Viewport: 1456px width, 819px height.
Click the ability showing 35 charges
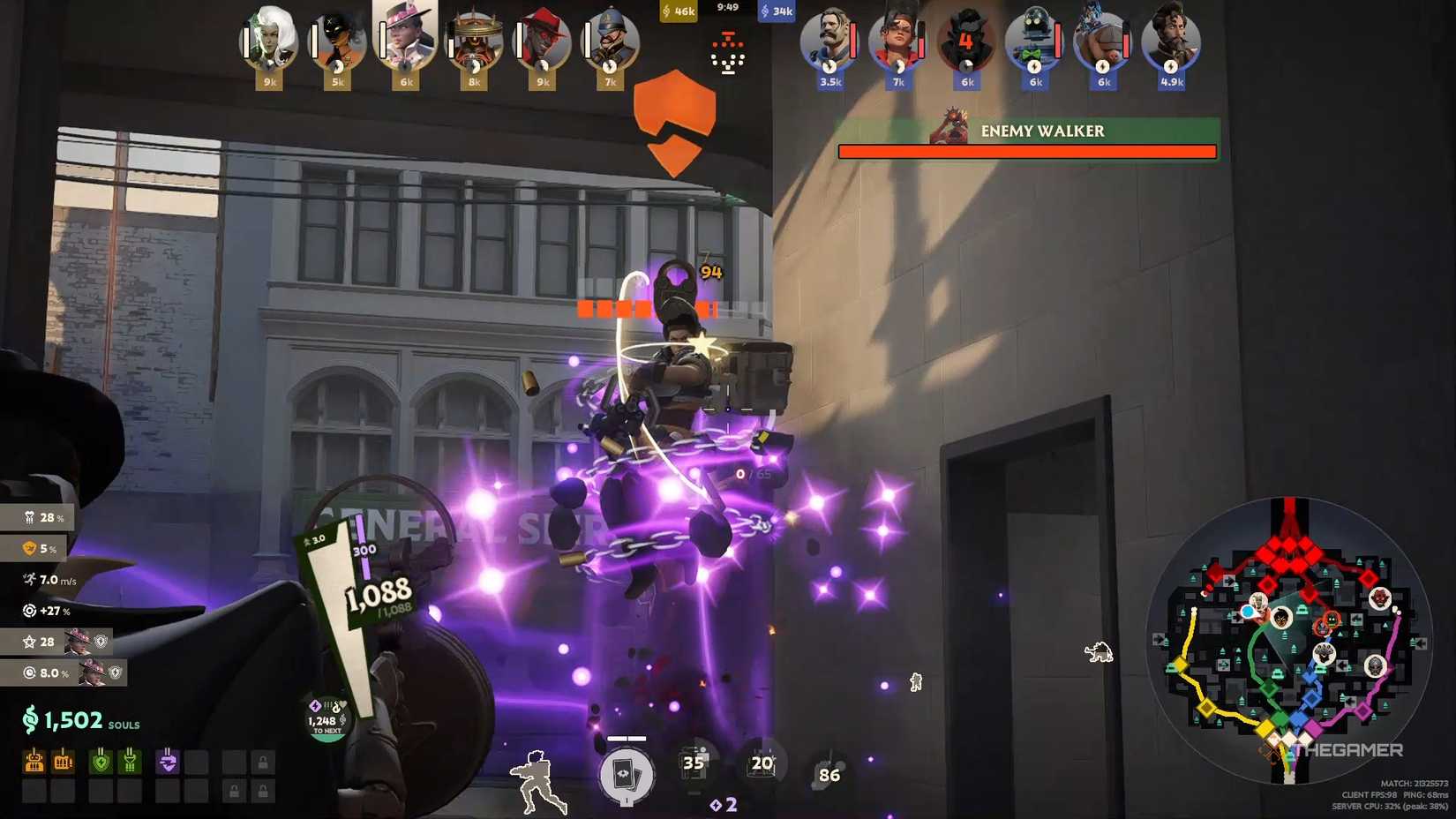[694, 763]
